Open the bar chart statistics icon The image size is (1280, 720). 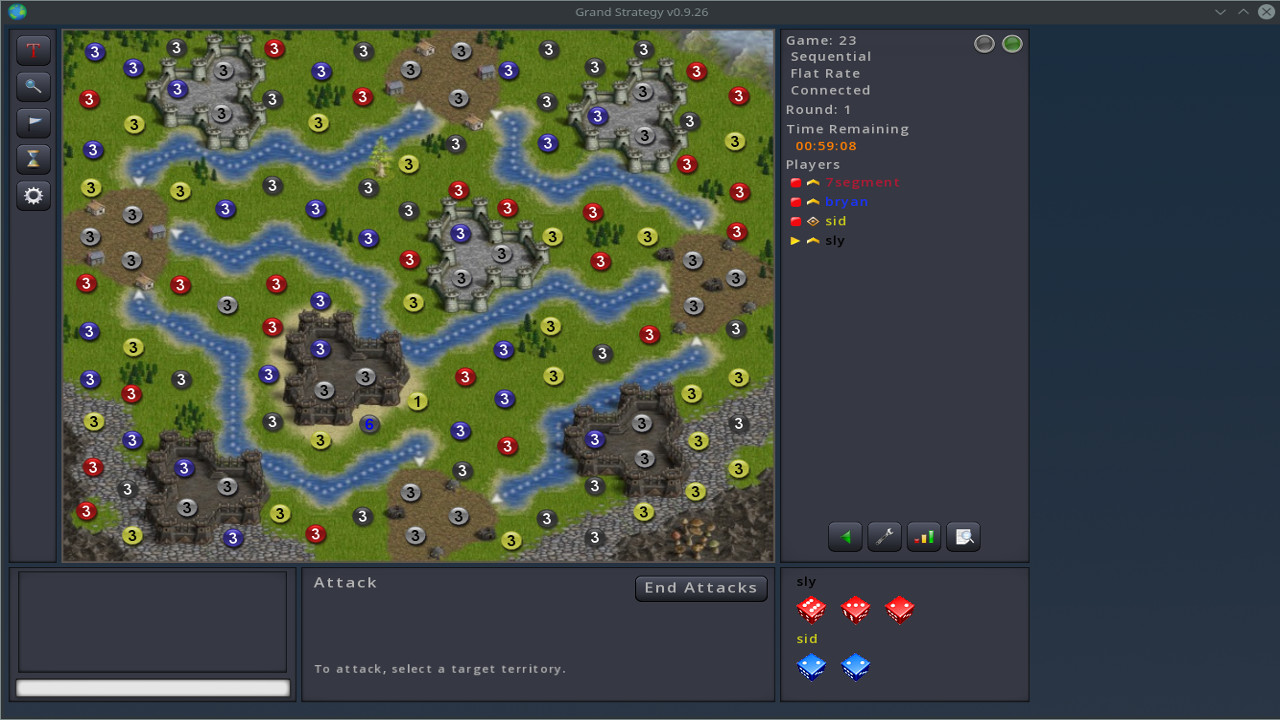923,536
